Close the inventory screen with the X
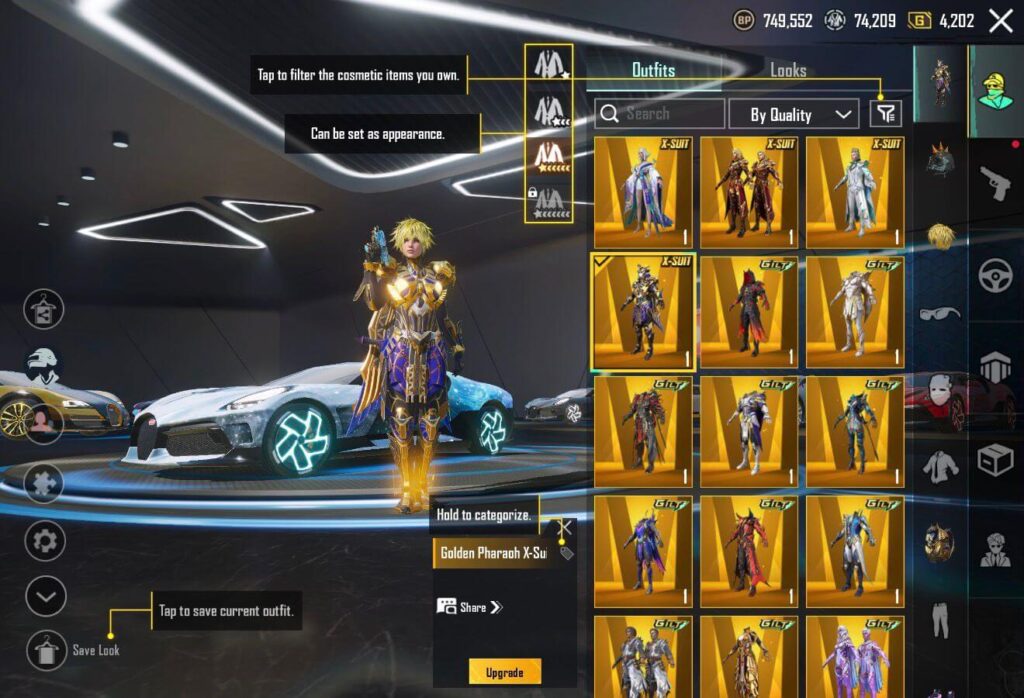1024x698 pixels. pyautogui.click(x=1000, y=20)
